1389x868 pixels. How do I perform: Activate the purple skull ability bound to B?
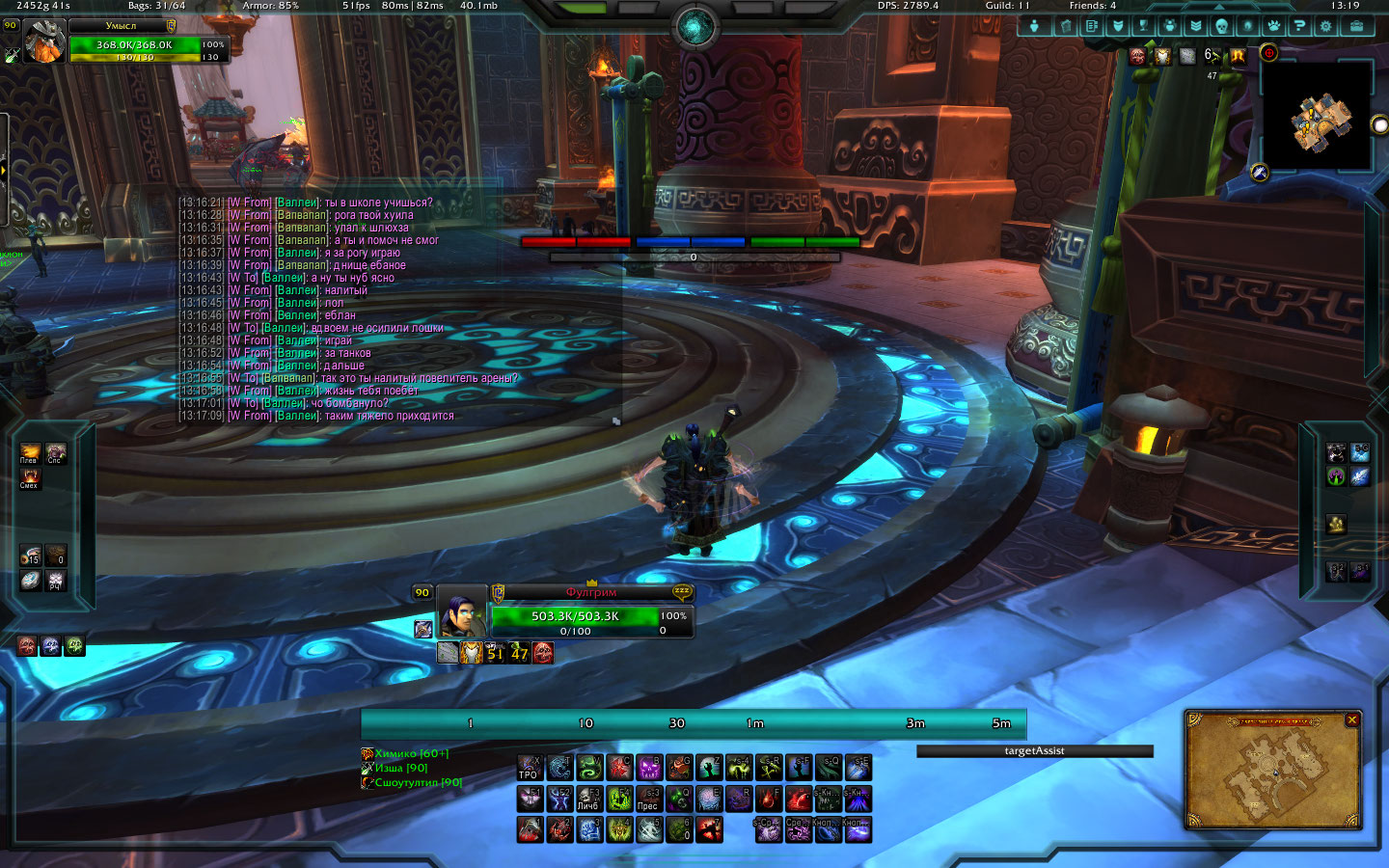(649, 768)
